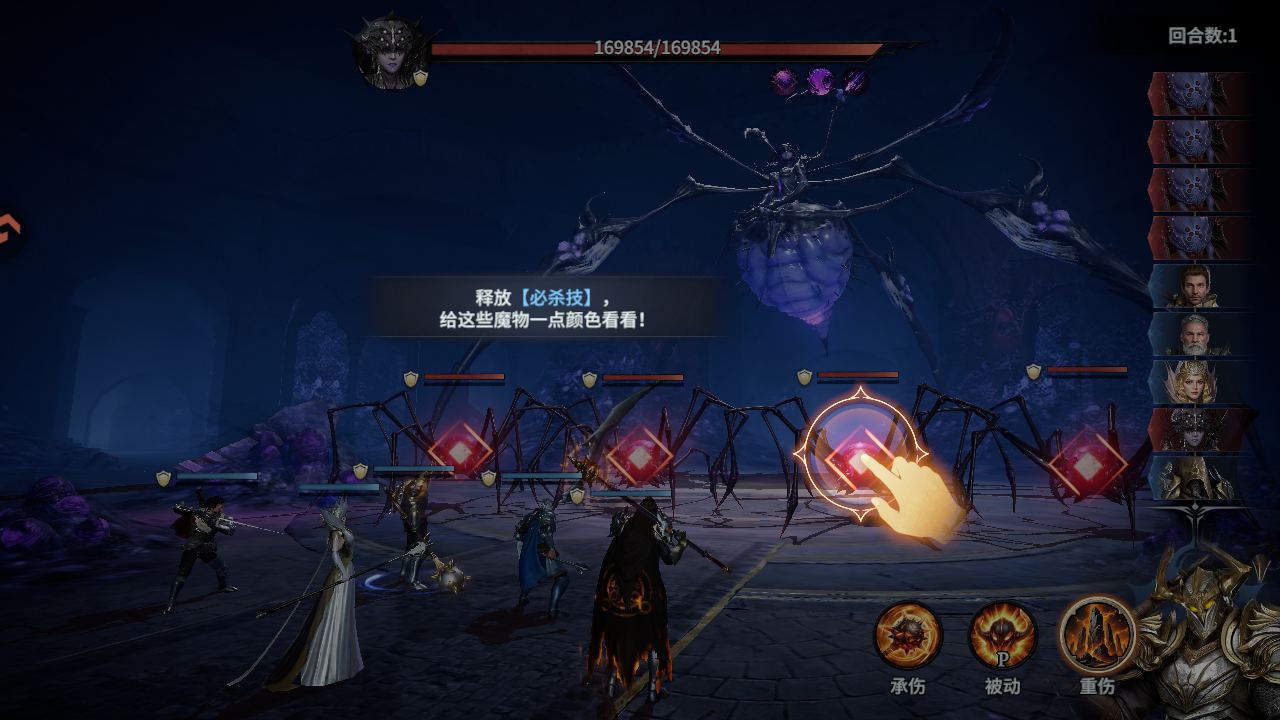Viewport: 1280px width, 720px height.
Task: Pick the crowned blonde woman turn-order portrait
Action: pyautogui.click(x=1196, y=383)
